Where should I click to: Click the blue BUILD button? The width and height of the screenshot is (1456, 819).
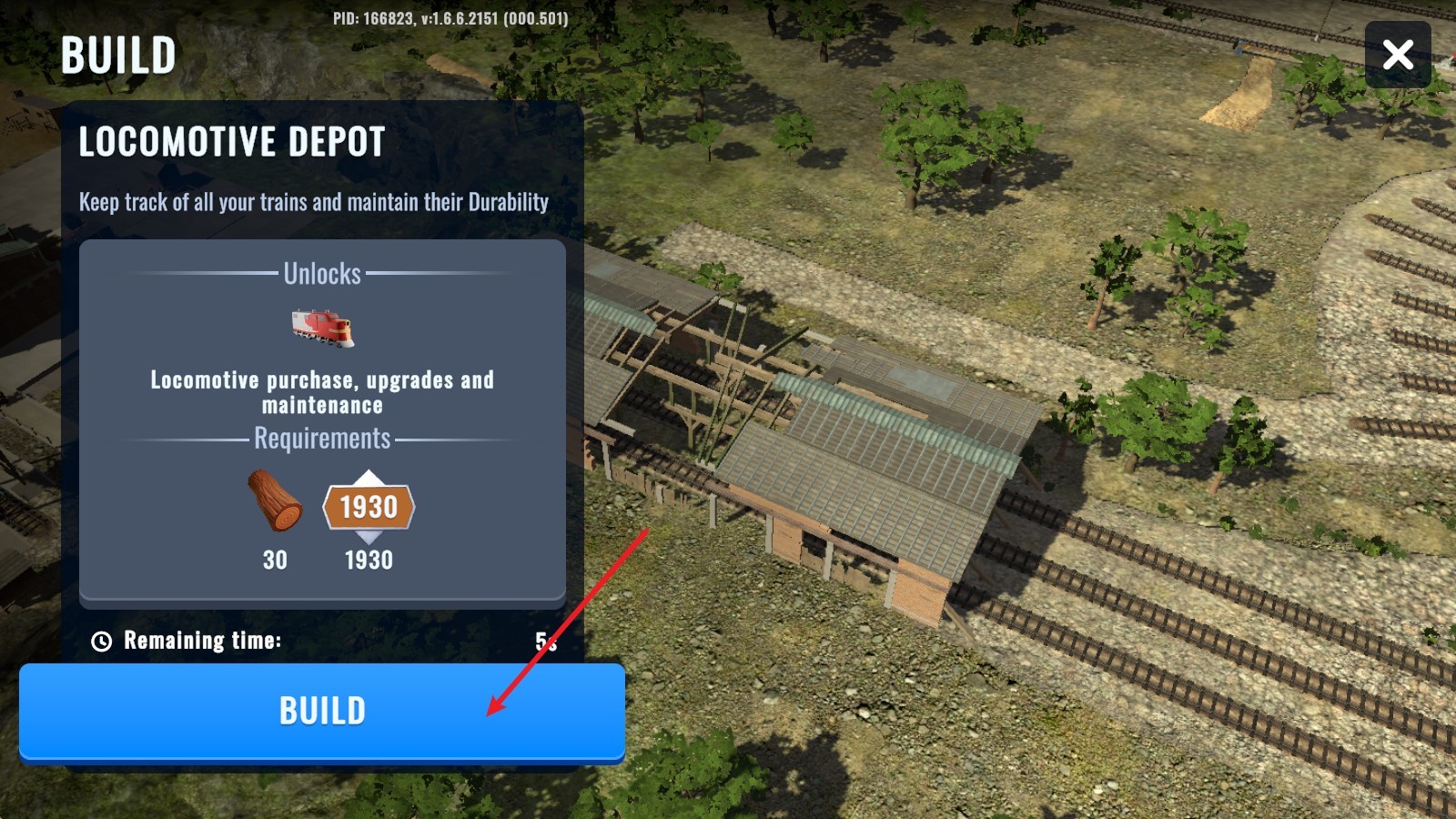[x=322, y=711]
